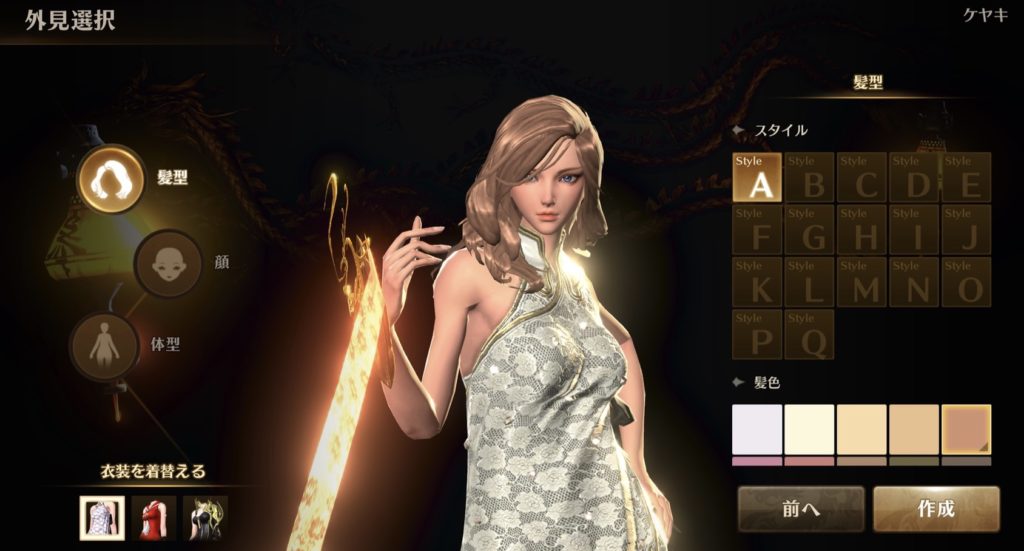Select the pale lavender hair color
The height and width of the screenshot is (551, 1024).
click(x=757, y=429)
